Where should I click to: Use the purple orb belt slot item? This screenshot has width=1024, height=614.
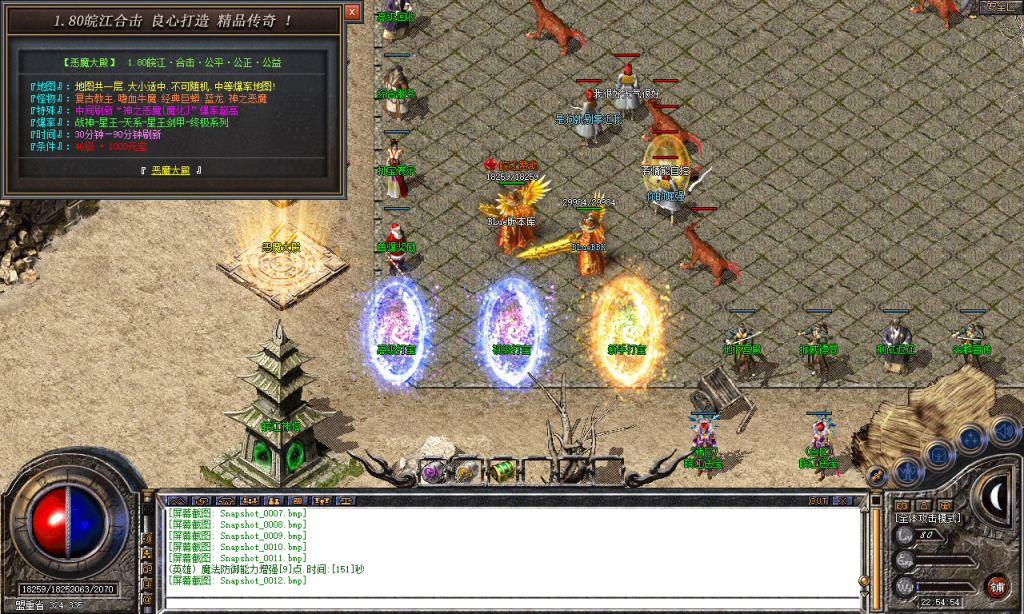(432, 471)
